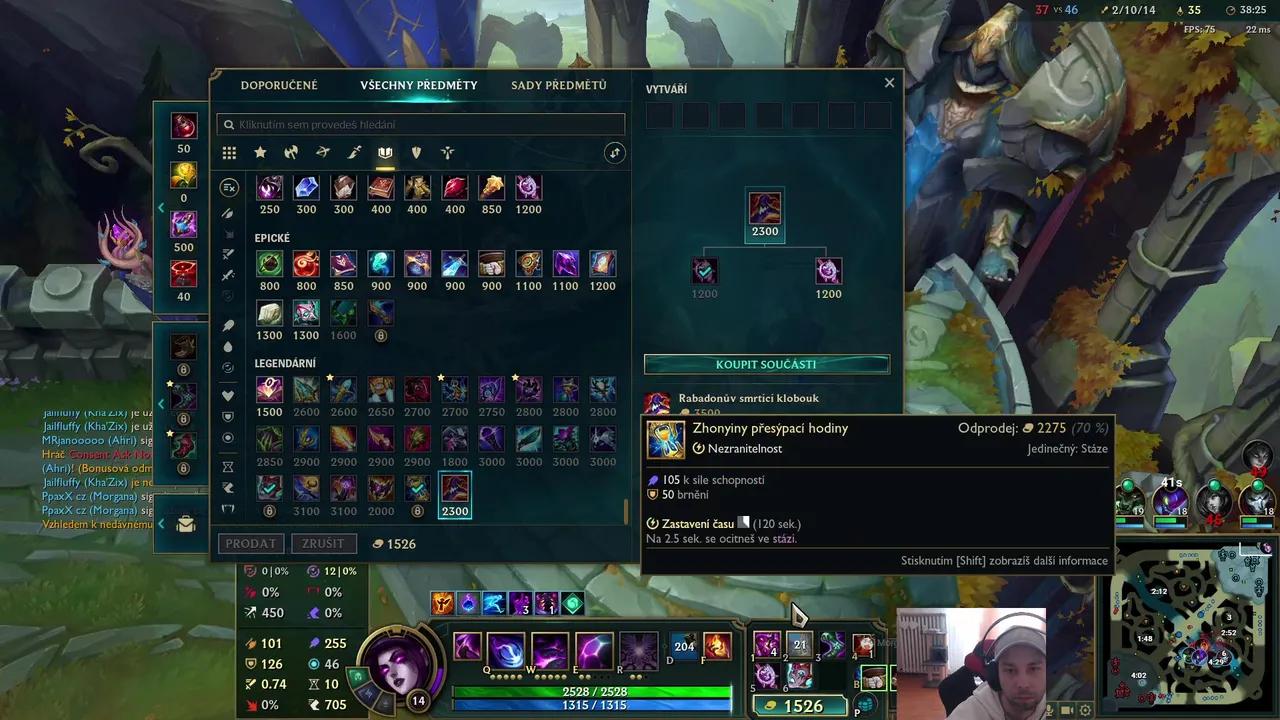1280x720 pixels.
Task: Click the PRODAT sell button
Action: 251,543
